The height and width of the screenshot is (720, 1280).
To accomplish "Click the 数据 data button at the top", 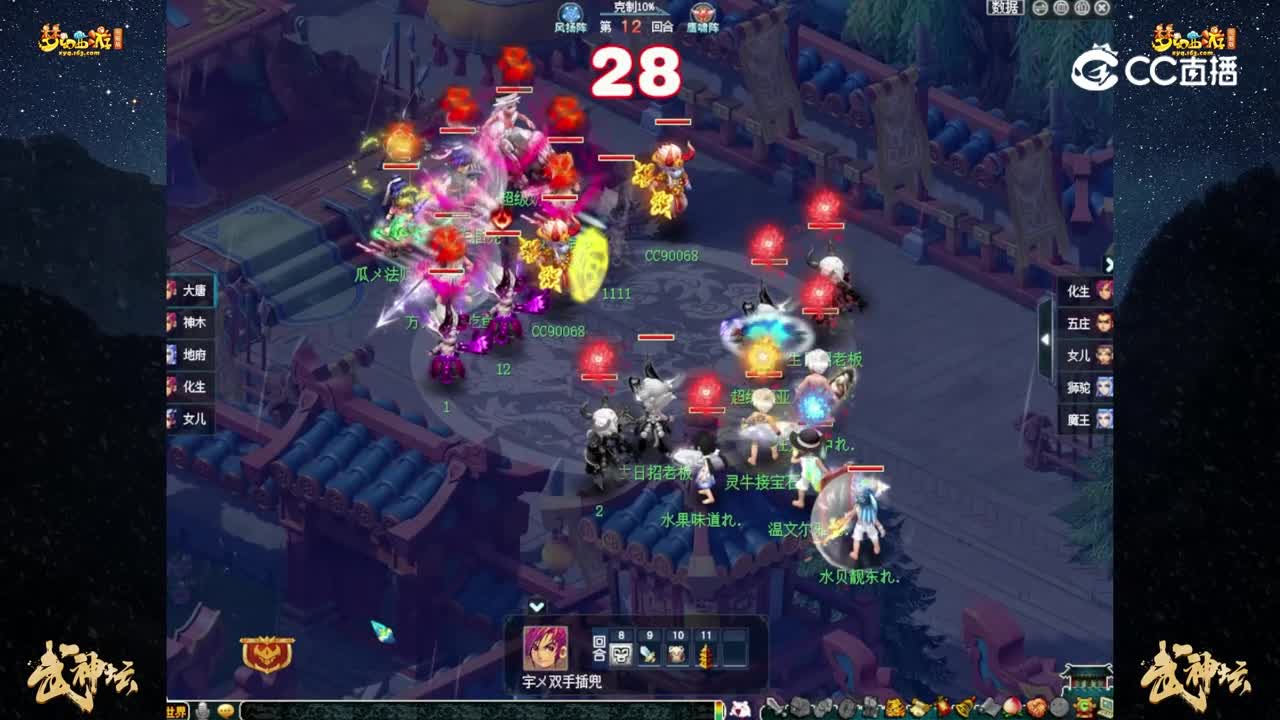I will click(x=1005, y=10).
